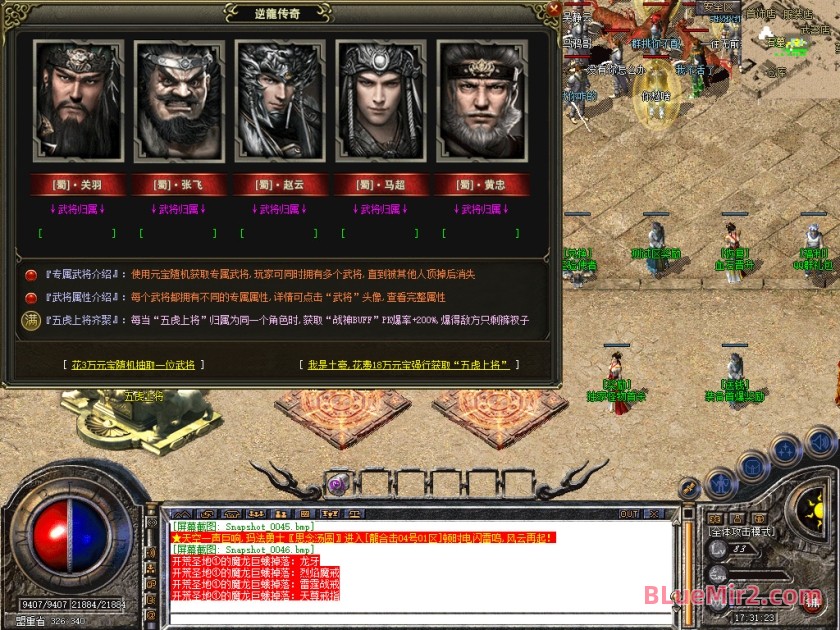Click the speaker sound icon

pos(820,441)
